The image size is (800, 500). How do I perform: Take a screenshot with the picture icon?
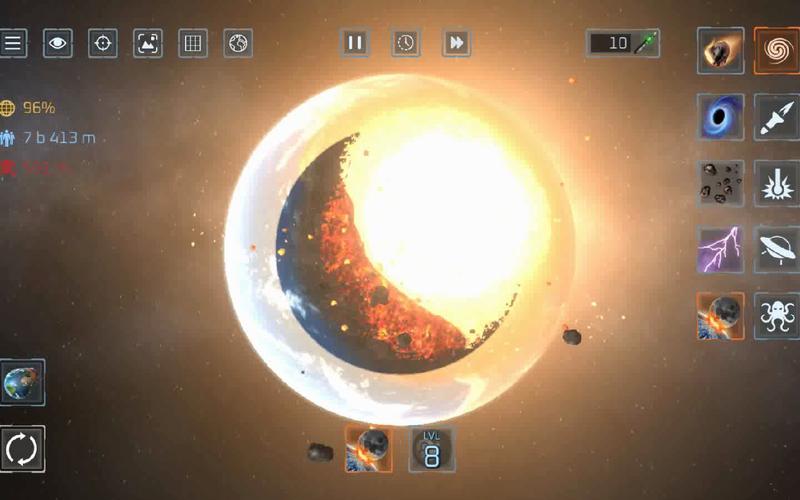coord(148,43)
